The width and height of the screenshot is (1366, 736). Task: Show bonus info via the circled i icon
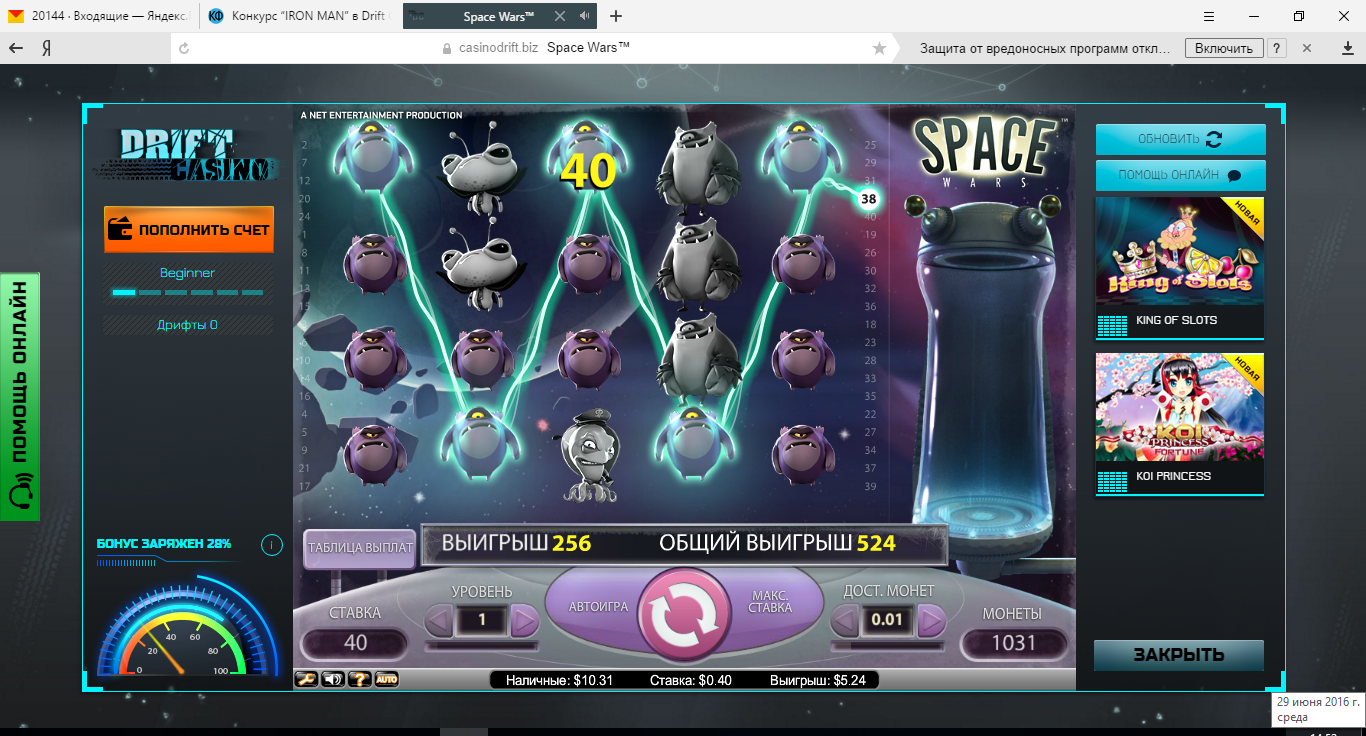(271, 545)
